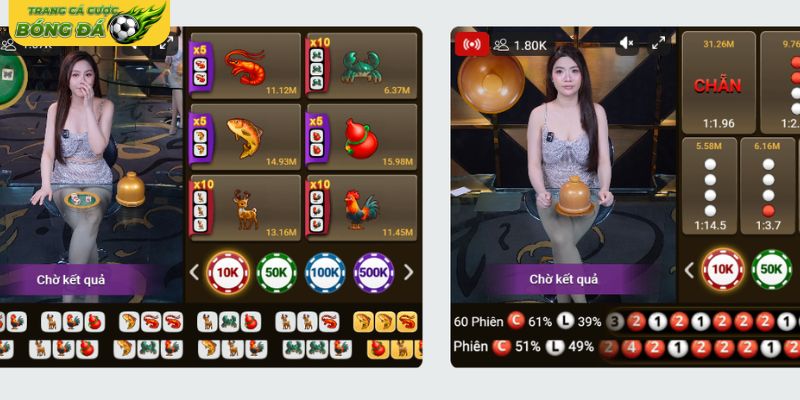Screen dimensions: 800x400
Task: Choose the 500K chip
Action: [x=373, y=271]
